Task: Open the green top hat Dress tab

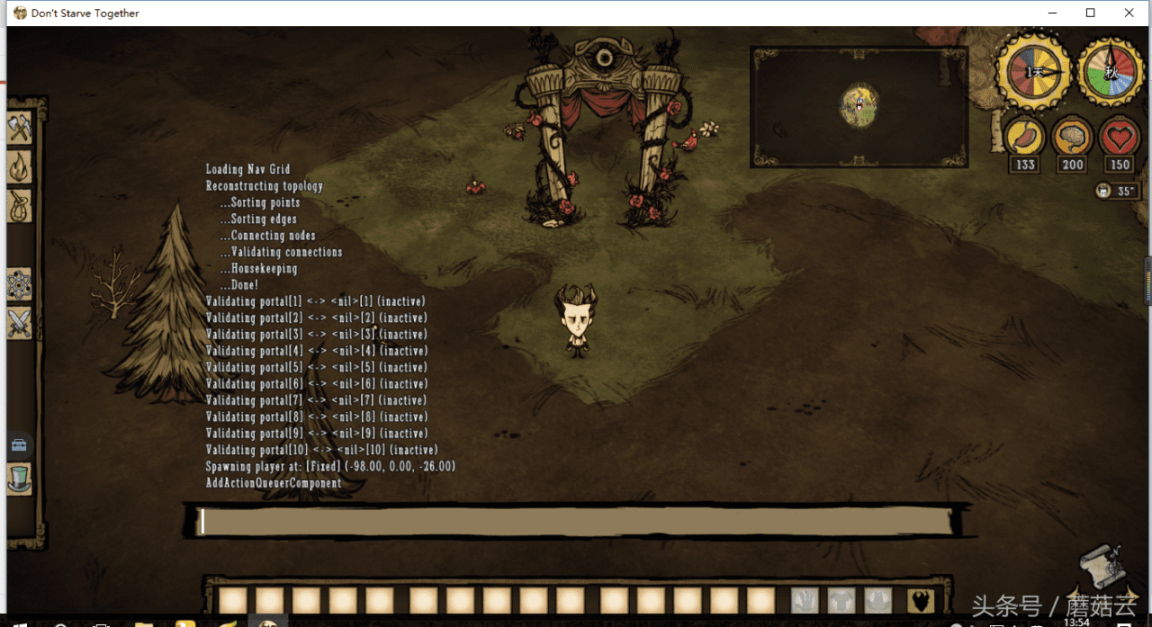Action: [20, 478]
